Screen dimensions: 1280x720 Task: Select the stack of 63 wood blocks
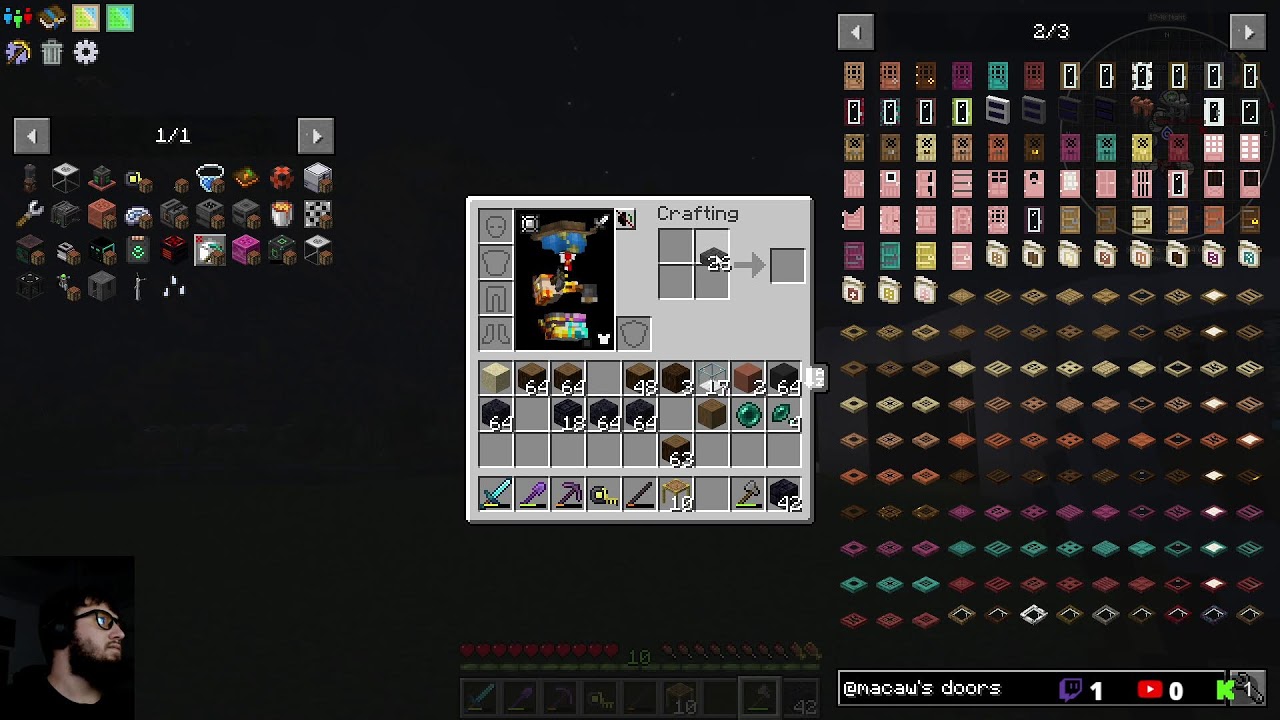676,450
